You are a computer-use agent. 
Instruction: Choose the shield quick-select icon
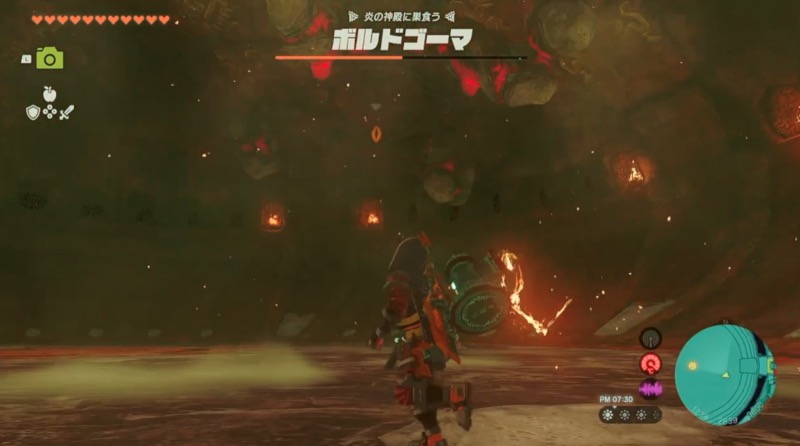[32, 112]
